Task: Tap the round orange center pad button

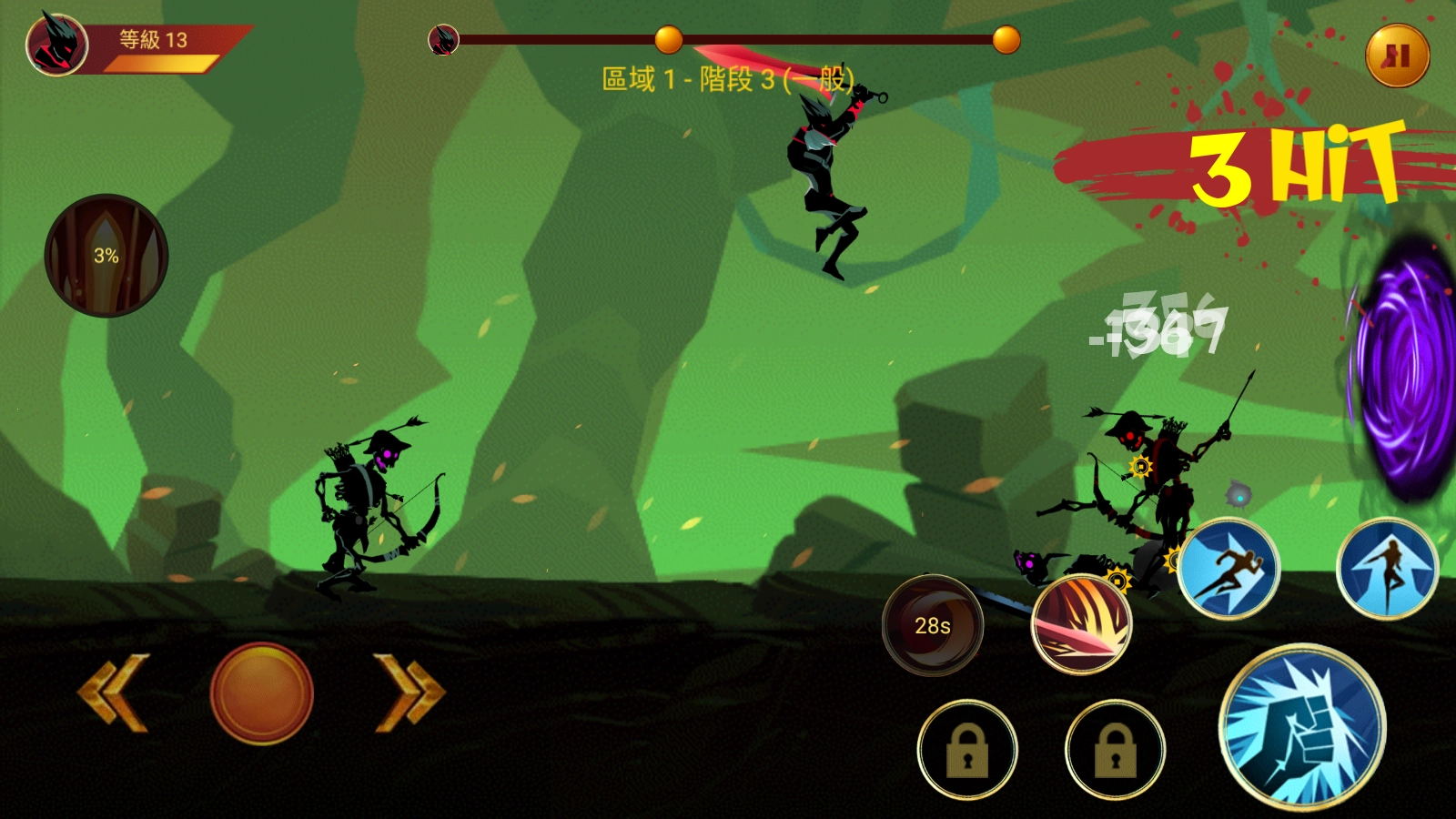Action: coord(262,693)
